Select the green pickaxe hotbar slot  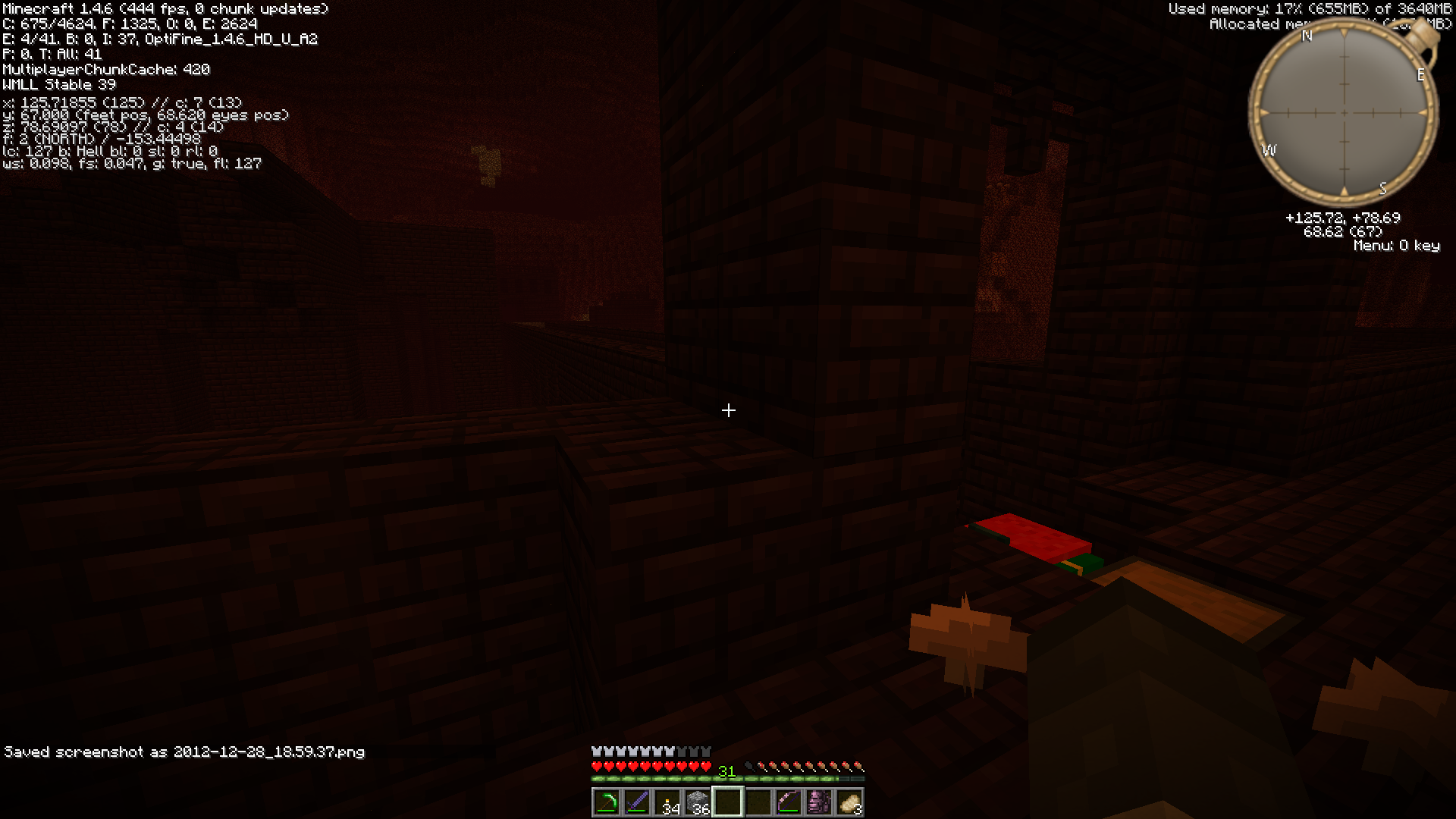click(606, 802)
